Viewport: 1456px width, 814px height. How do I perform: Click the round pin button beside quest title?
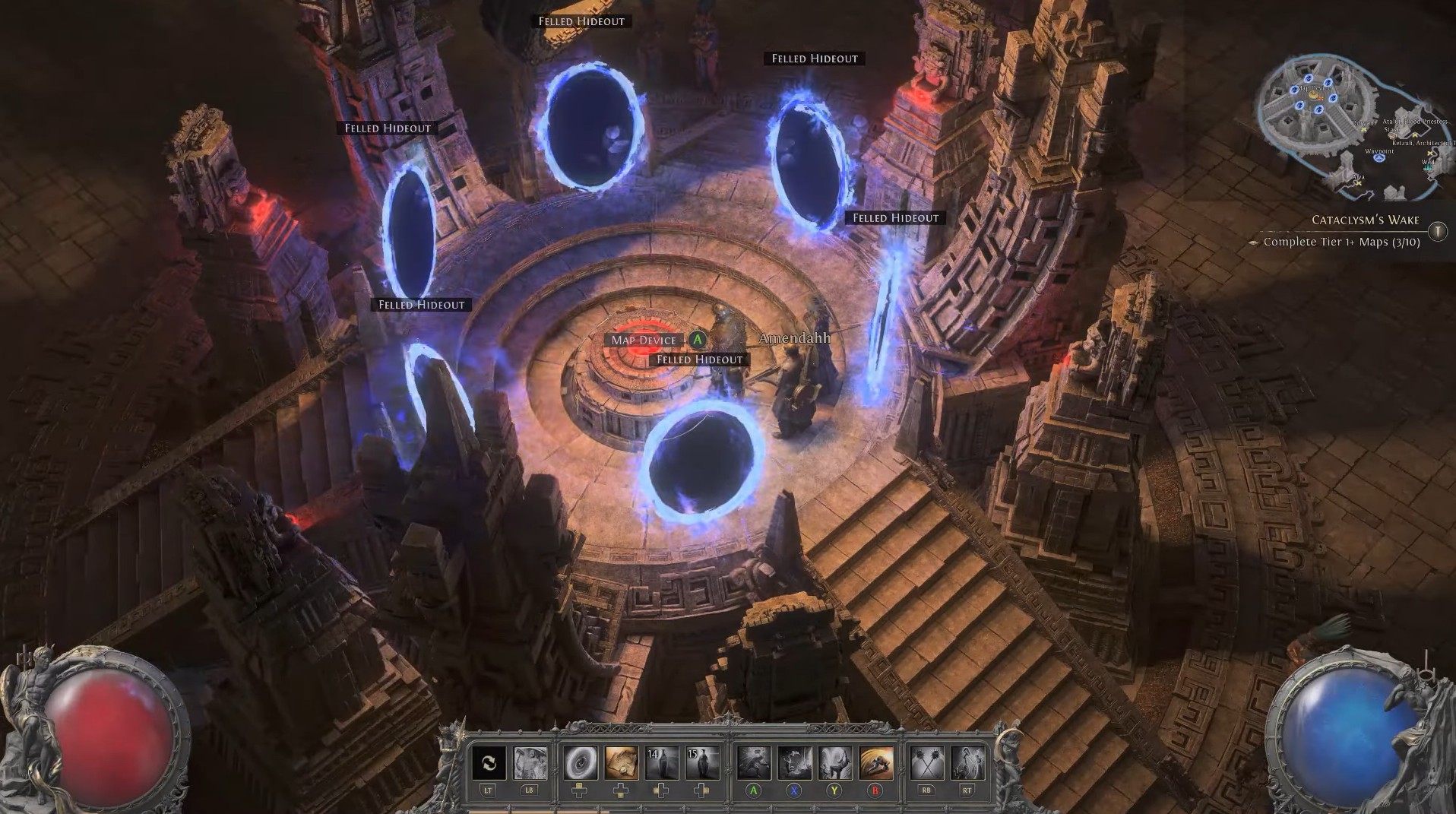pos(1437,231)
